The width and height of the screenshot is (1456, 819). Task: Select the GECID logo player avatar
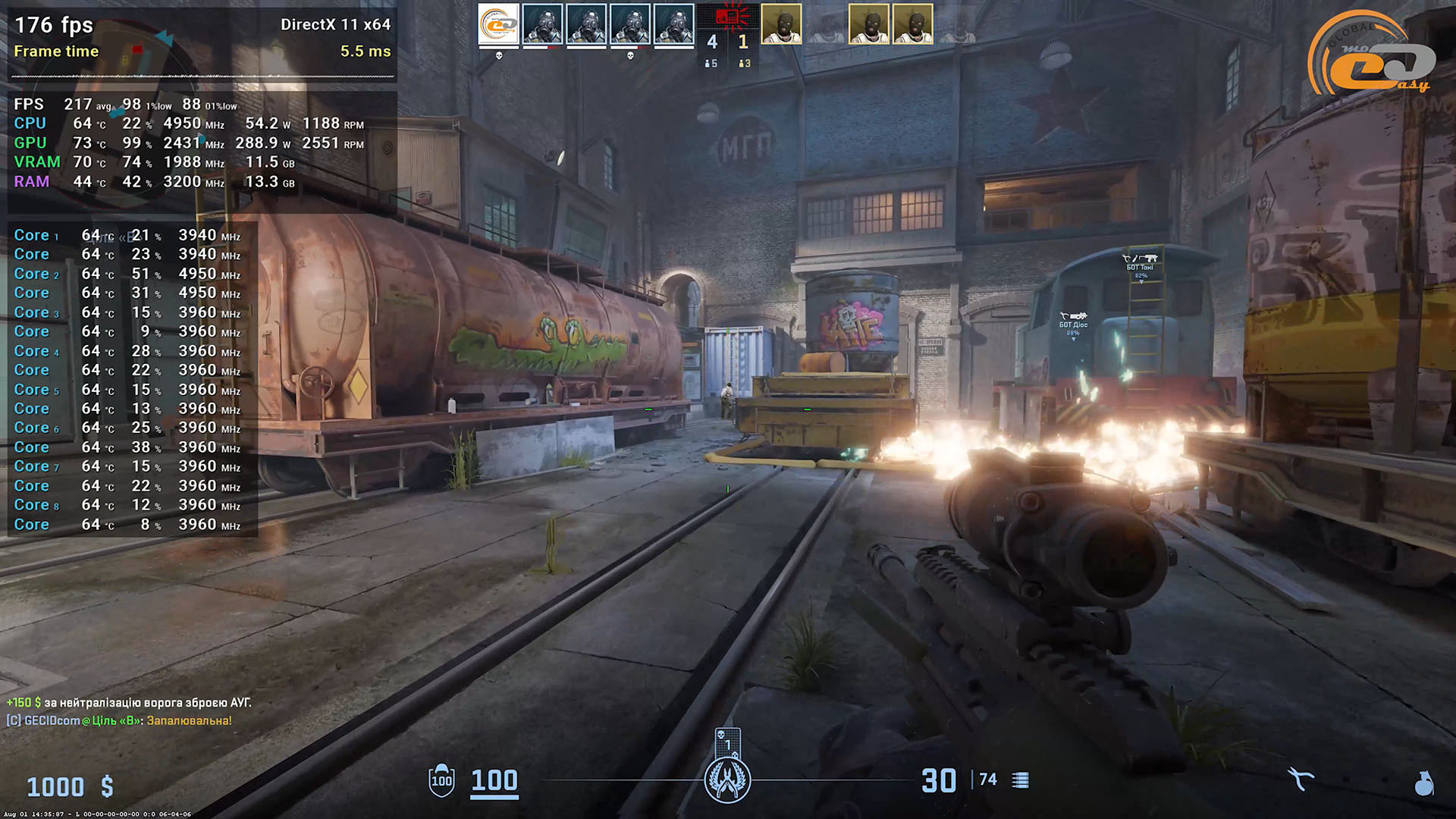[x=498, y=25]
